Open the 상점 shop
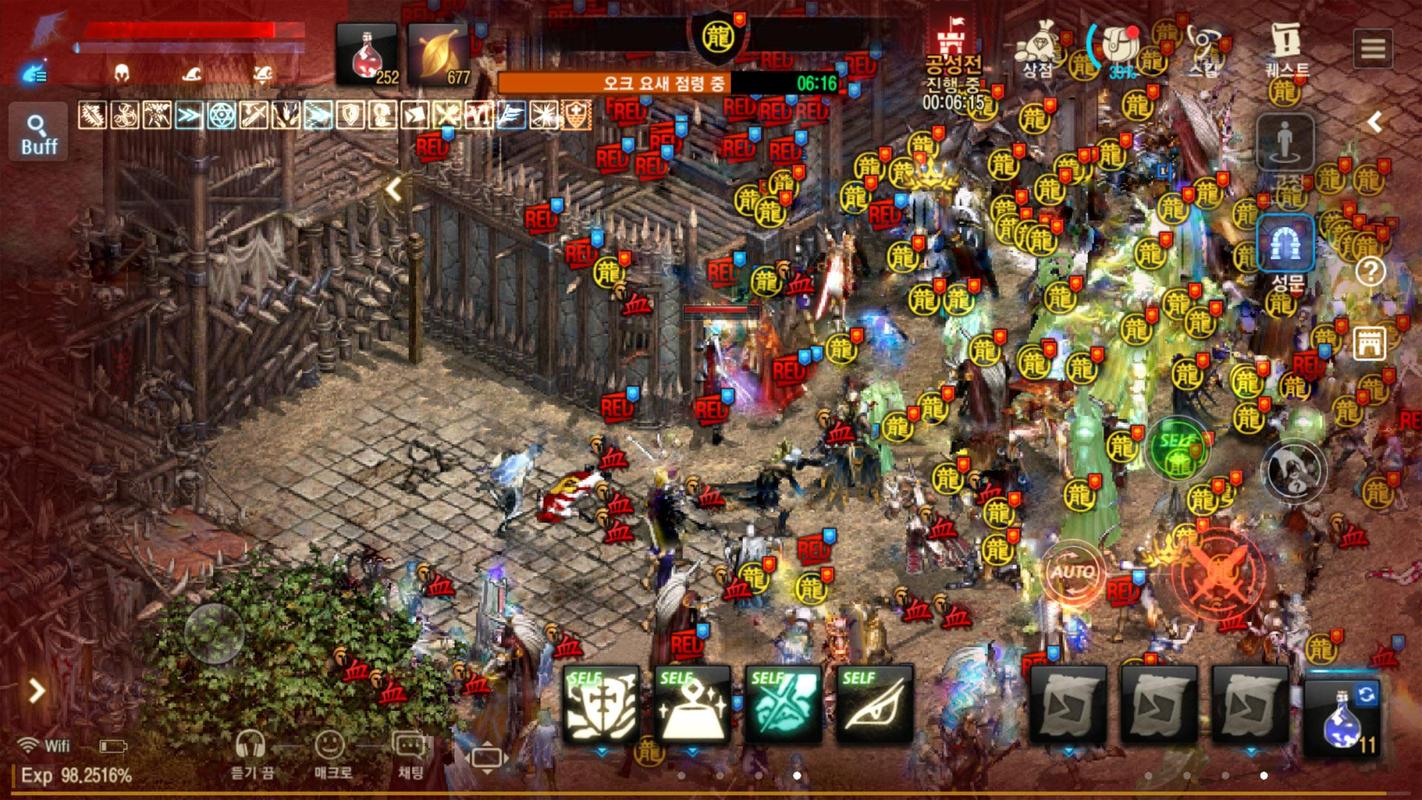The image size is (1422, 800). pos(1037,50)
